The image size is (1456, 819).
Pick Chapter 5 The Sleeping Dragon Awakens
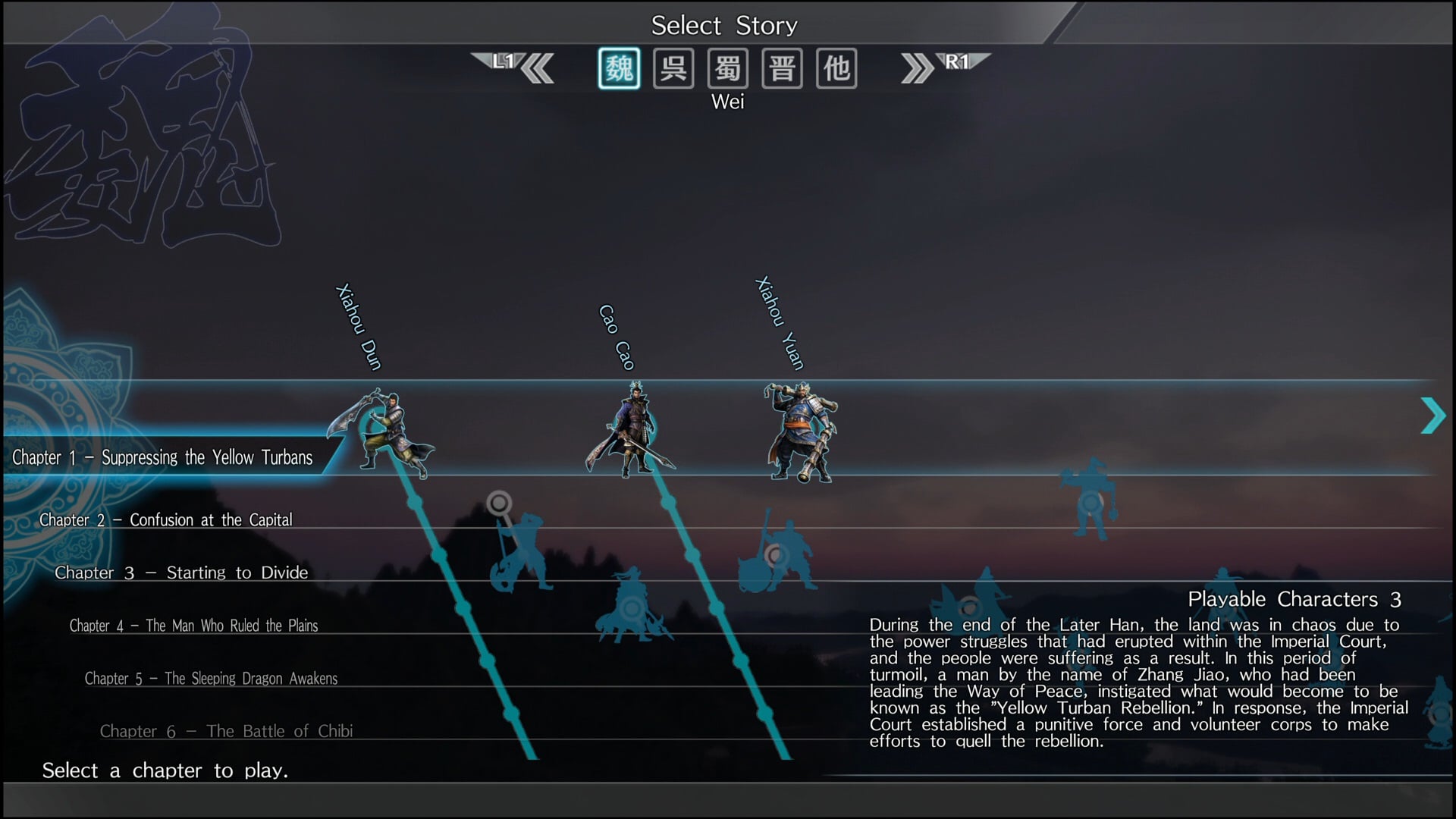pos(211,679)
